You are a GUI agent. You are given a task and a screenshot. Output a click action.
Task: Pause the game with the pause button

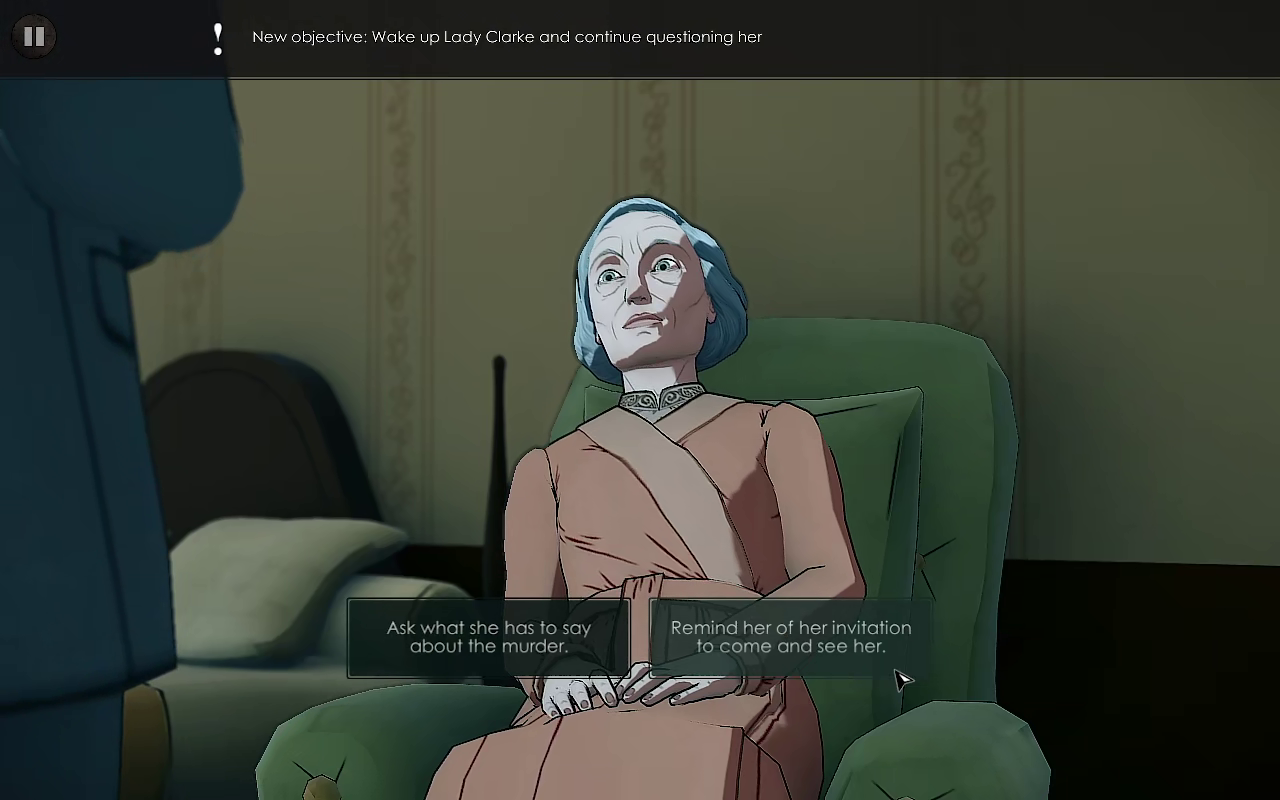pyautogui.click(x=34, y=37)
